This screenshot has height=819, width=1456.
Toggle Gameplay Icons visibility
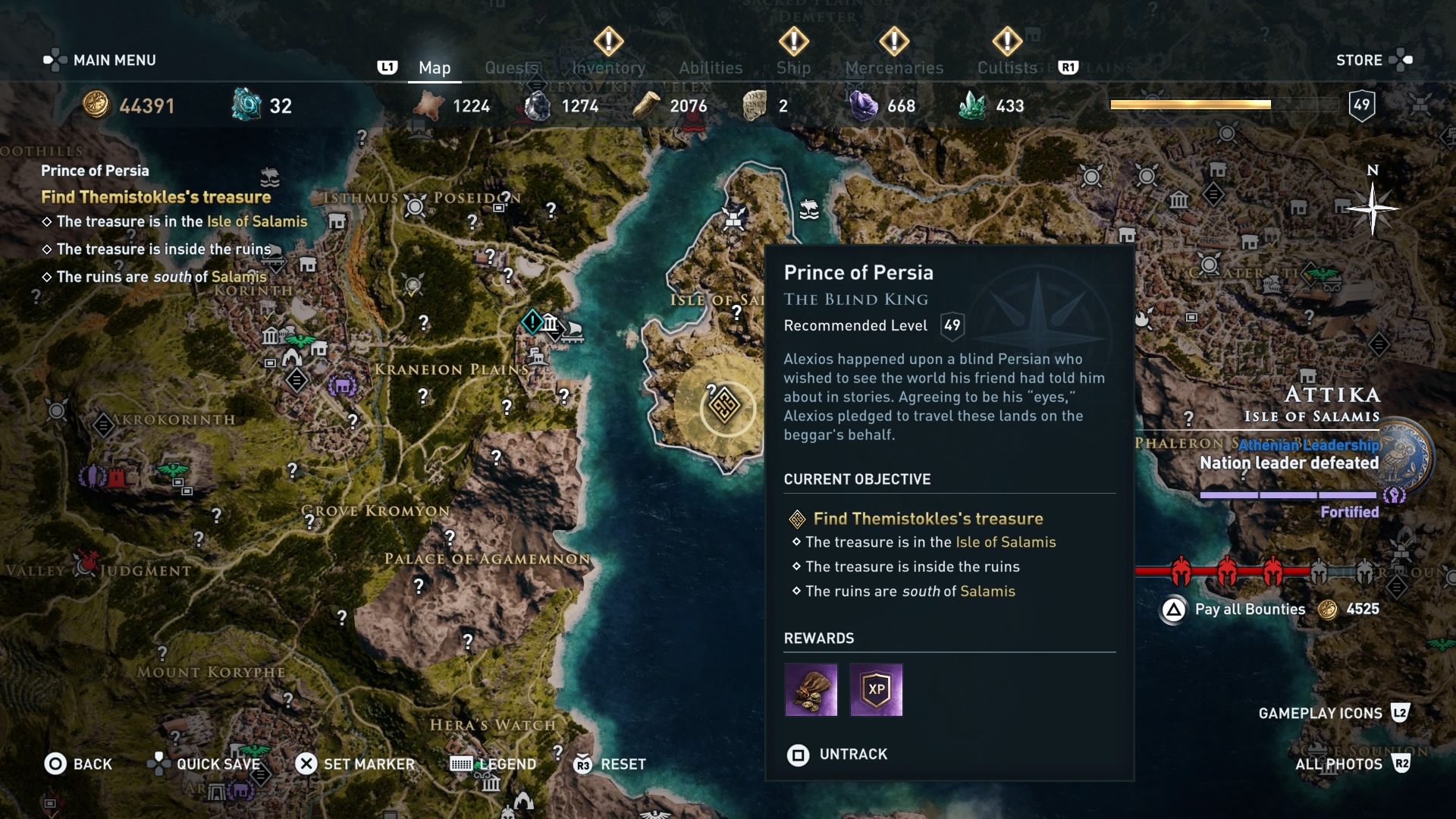pos(1321,713)
